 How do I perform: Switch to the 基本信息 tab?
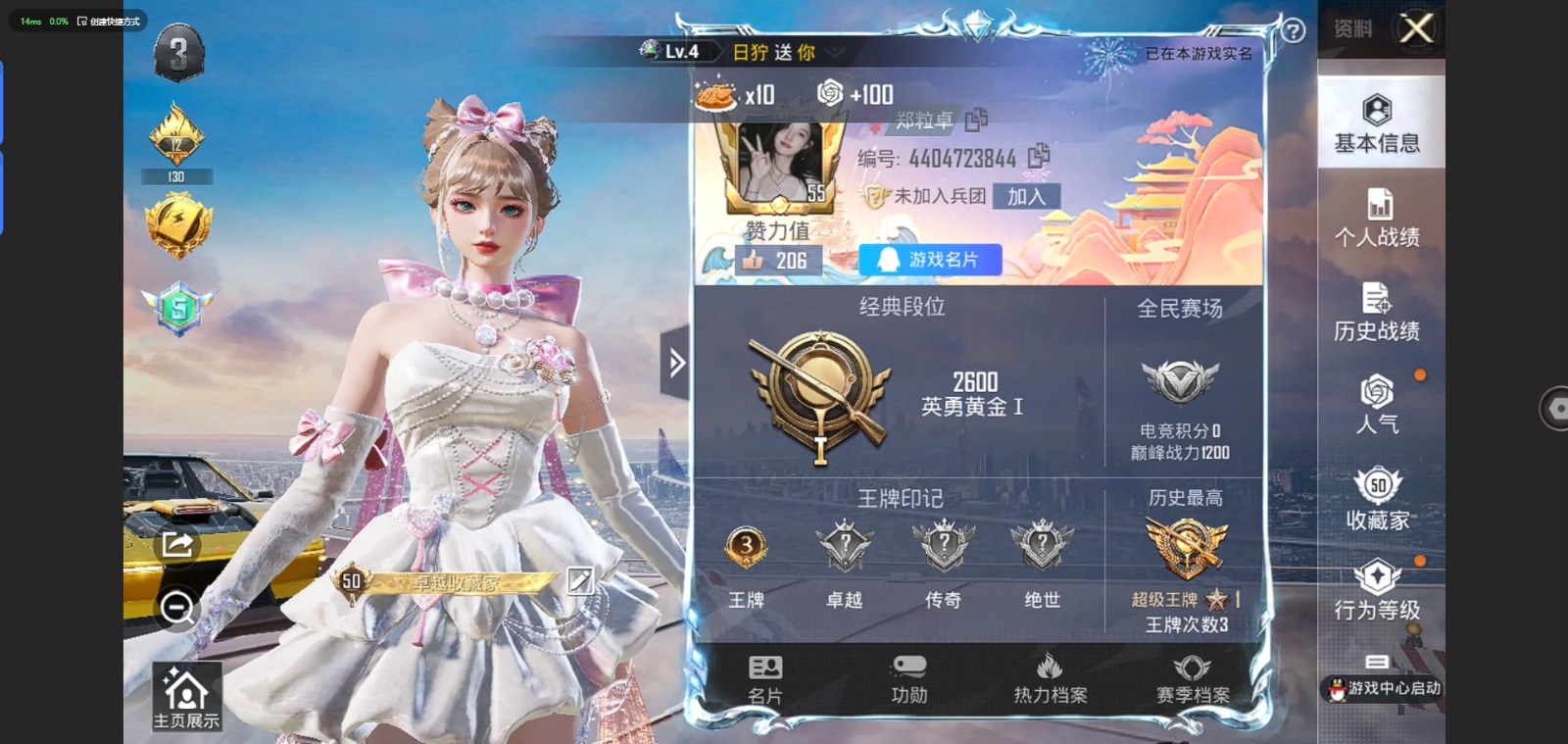1377,124
